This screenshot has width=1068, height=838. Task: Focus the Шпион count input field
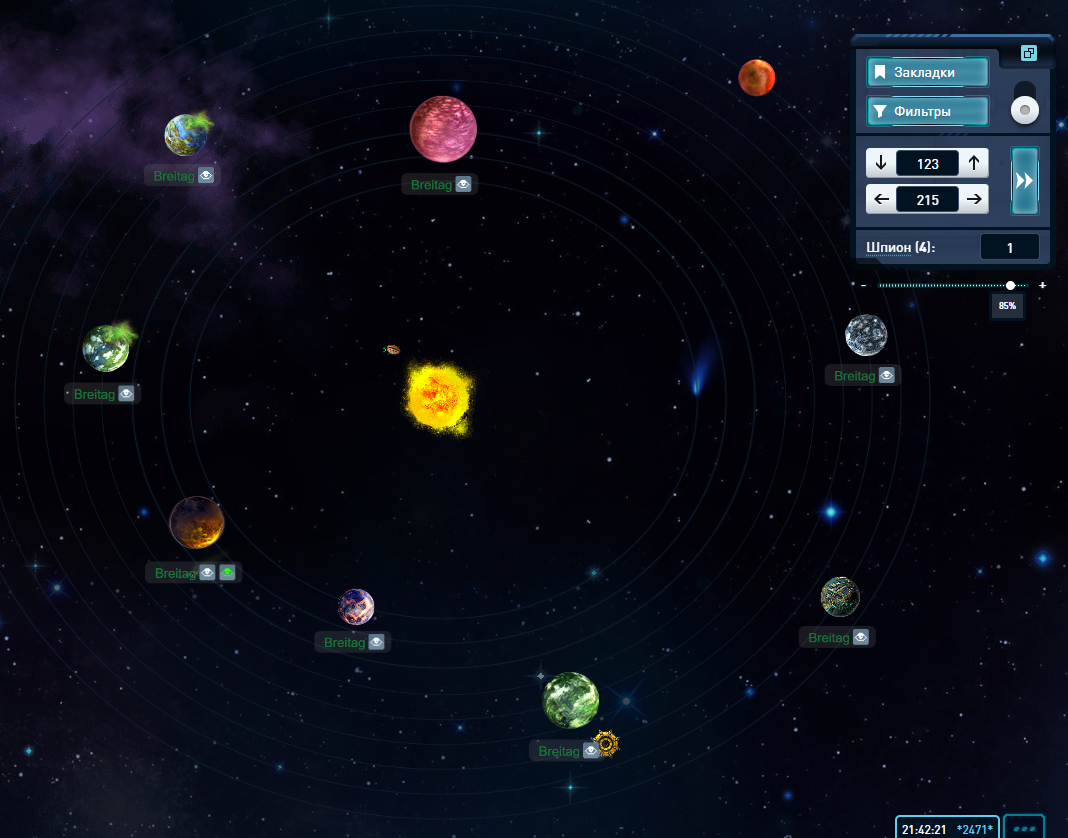click(1009, 247)
